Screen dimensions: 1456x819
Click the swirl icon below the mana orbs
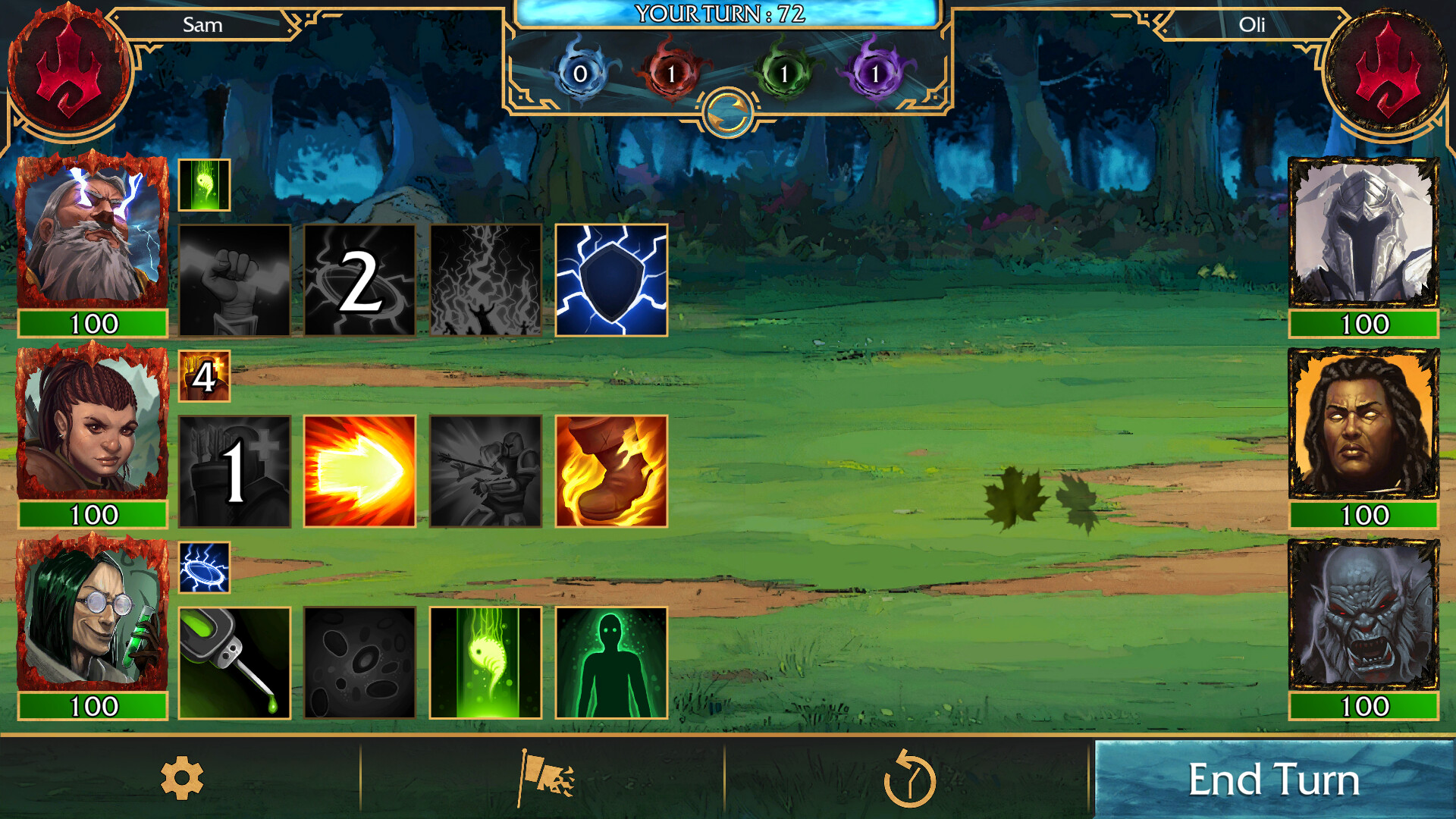tap(730, 108)
